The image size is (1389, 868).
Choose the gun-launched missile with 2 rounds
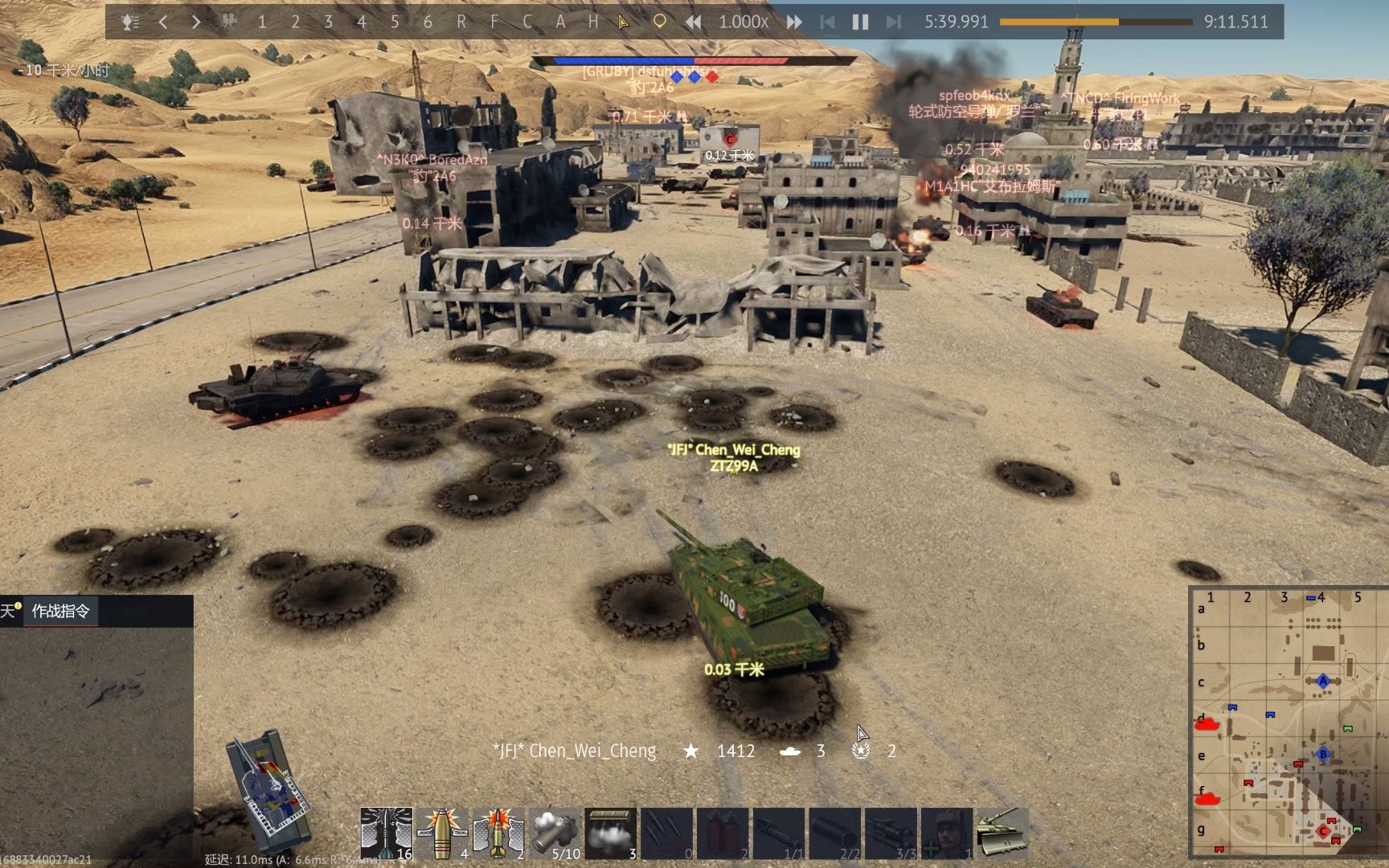[x=498, y=833]
